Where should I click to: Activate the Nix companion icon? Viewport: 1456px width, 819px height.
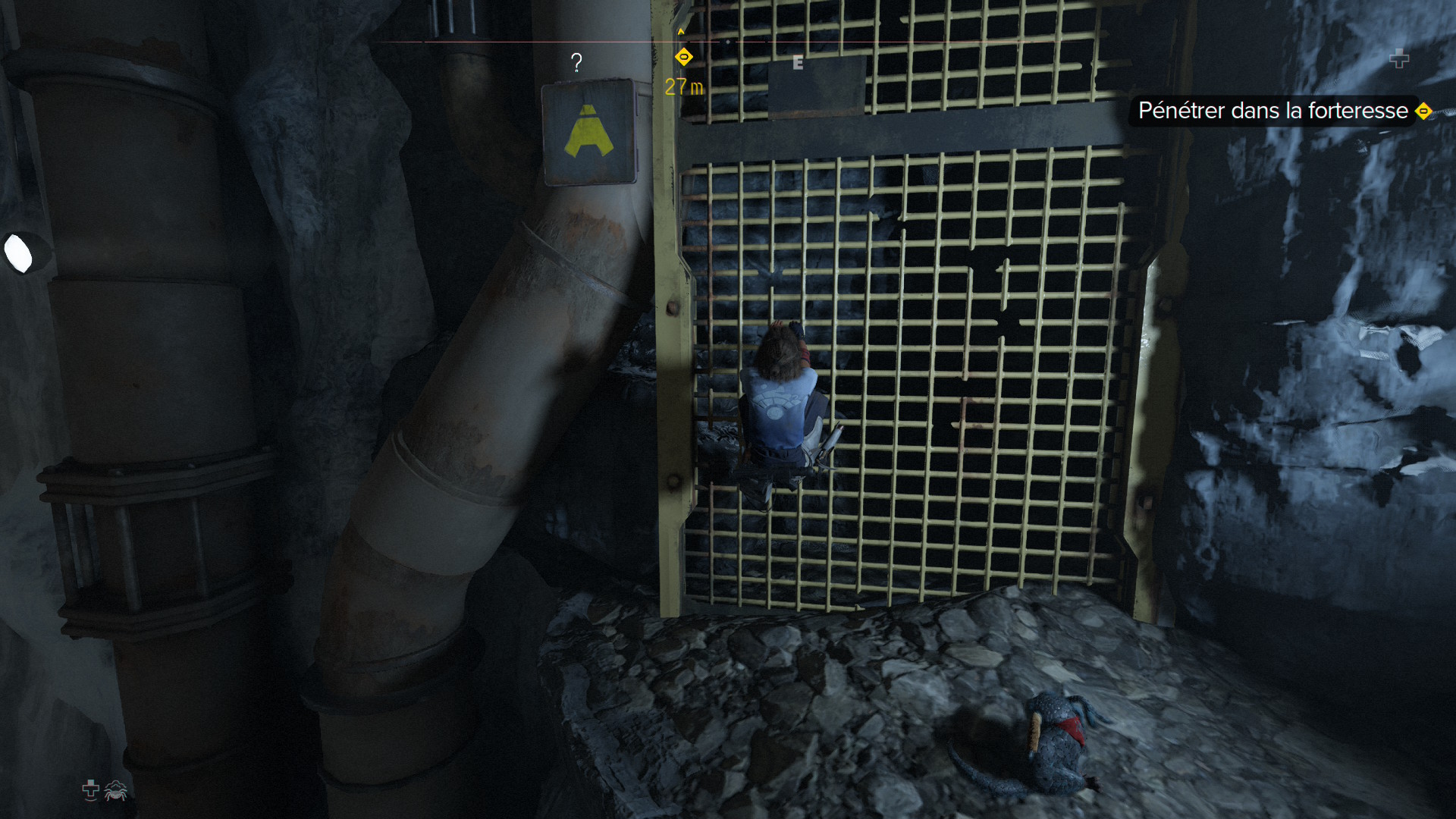[116, 790]
